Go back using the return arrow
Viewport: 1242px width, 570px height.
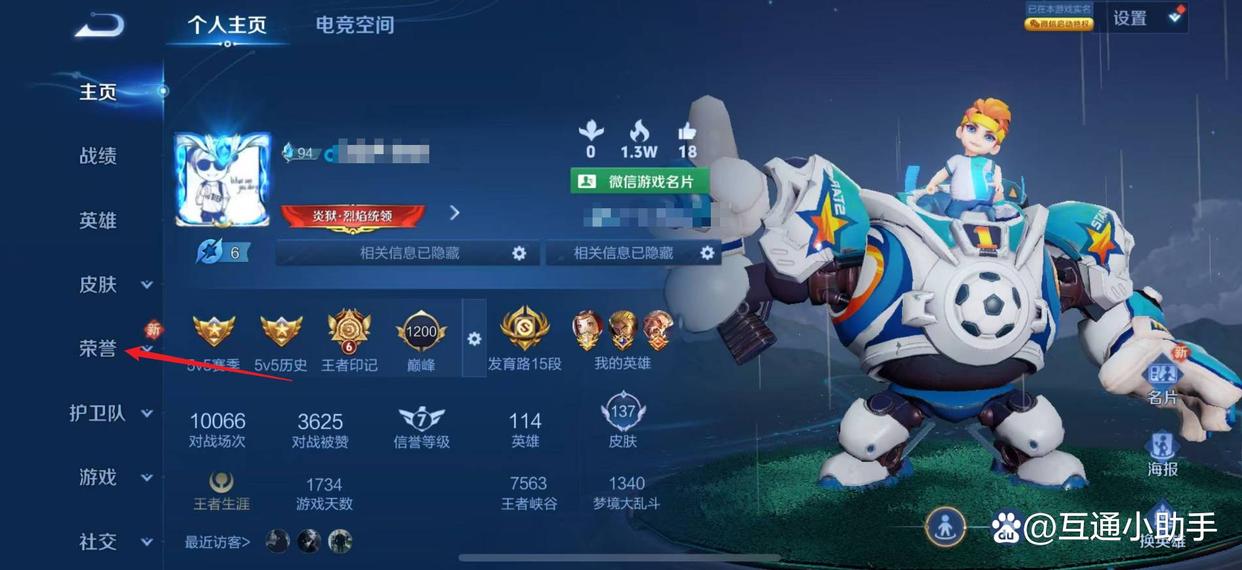pos(99,25)
